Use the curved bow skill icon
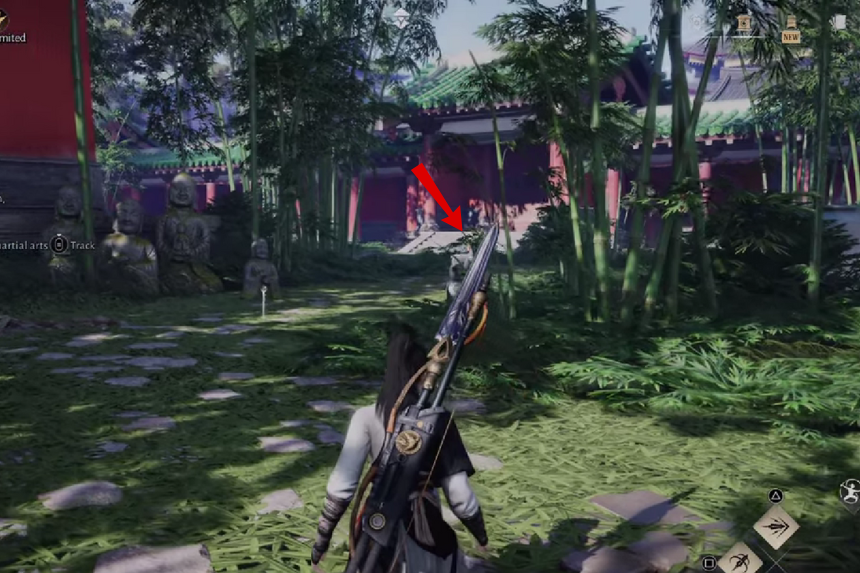The height and width of the screenshot is (573, 860). 740,559
